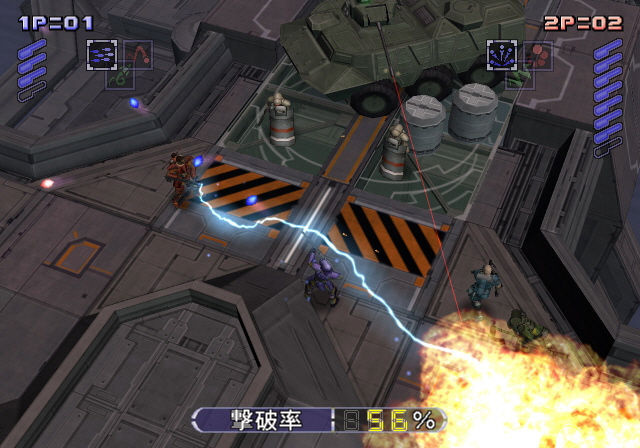The width and height of the screenshot is (640, 448).
Task: Pick player 2's green lightning weapon icon
Action: pos(519,77)
